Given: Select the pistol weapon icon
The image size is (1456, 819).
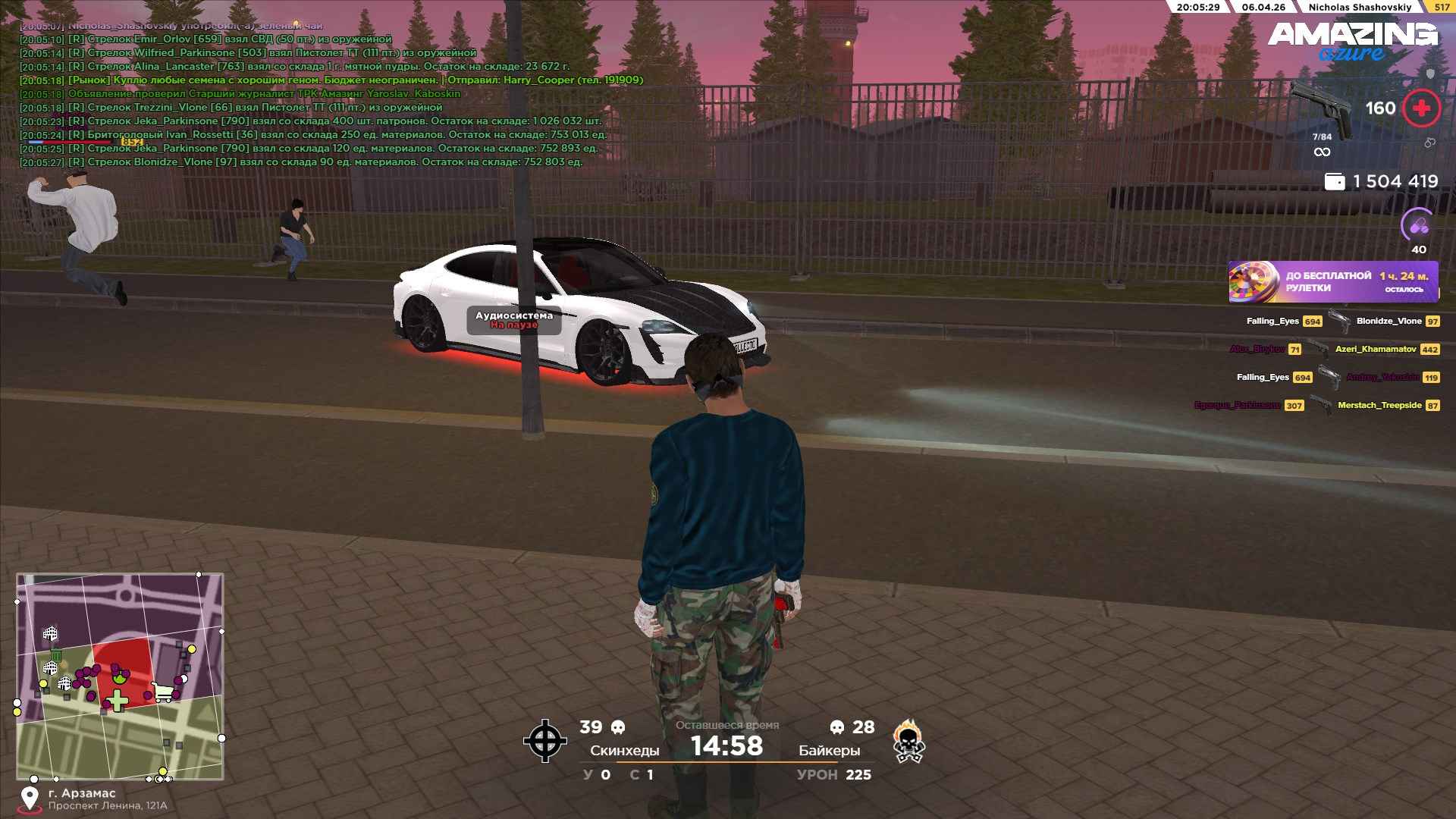Looking at the screenshot, I should tap(1322, 110).
